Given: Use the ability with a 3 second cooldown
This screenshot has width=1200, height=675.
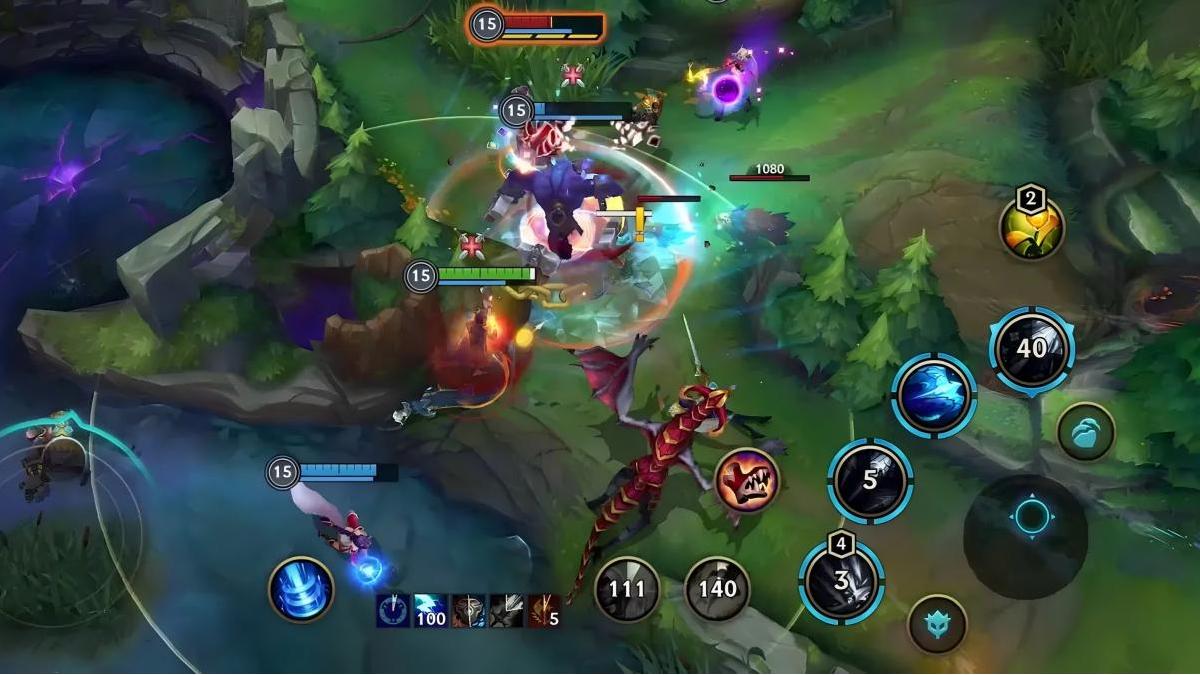Looking at the screenshot, I should 842,581.
